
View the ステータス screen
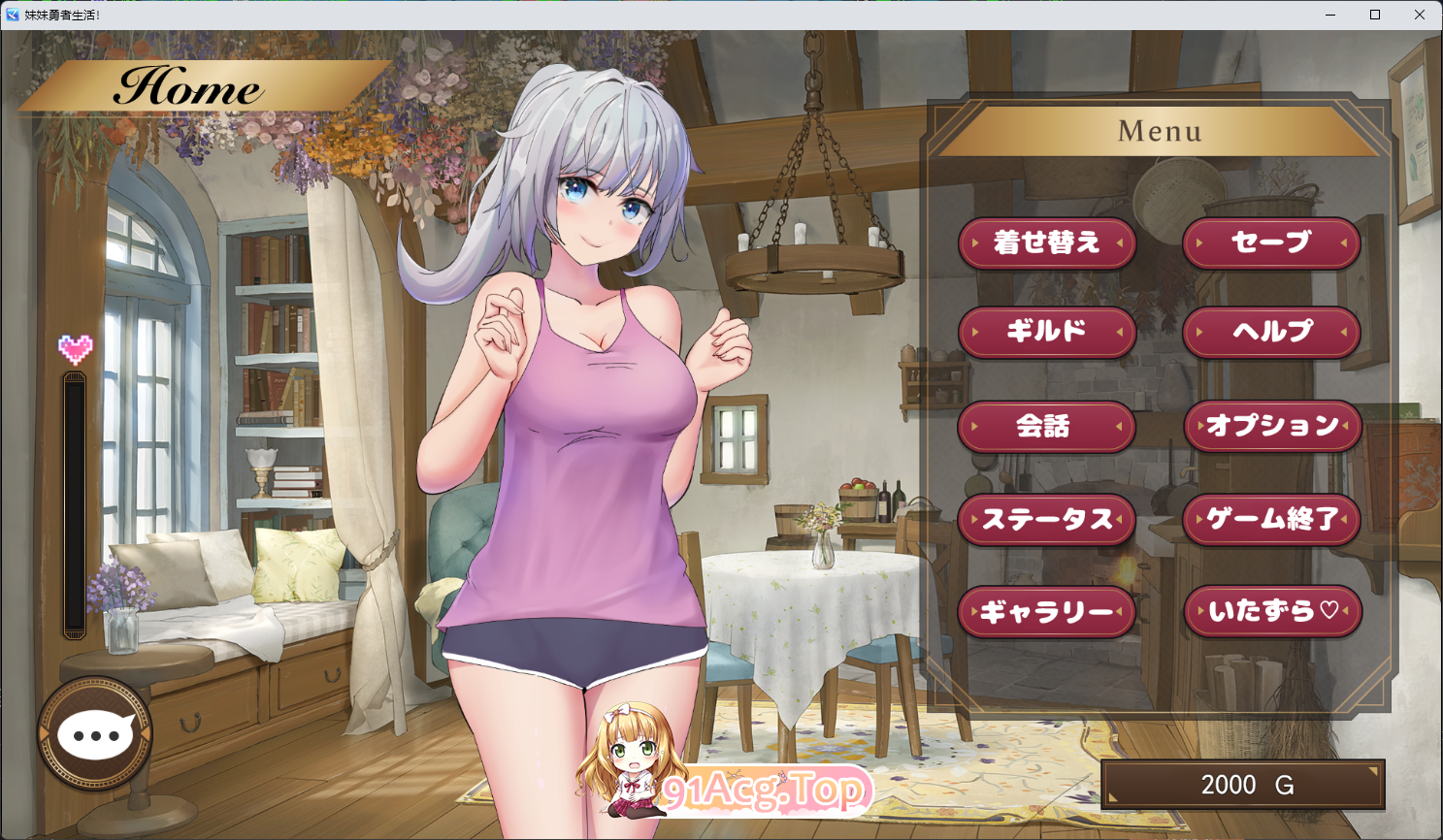pyautogui.click(x=1047, y=519)
